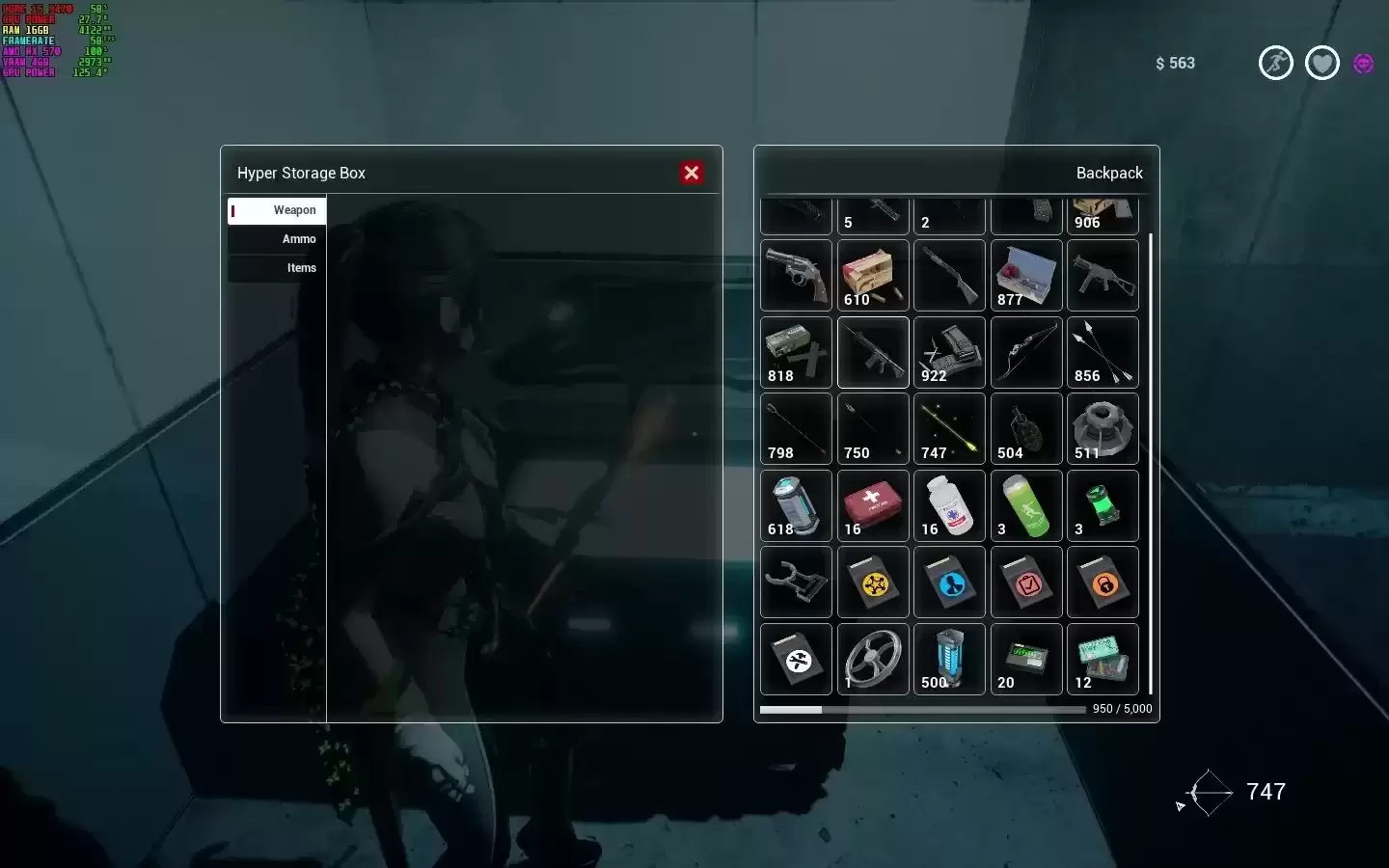Open the Items storage tab
Viewport: 1389px width, 868px height.
point(278,268)
